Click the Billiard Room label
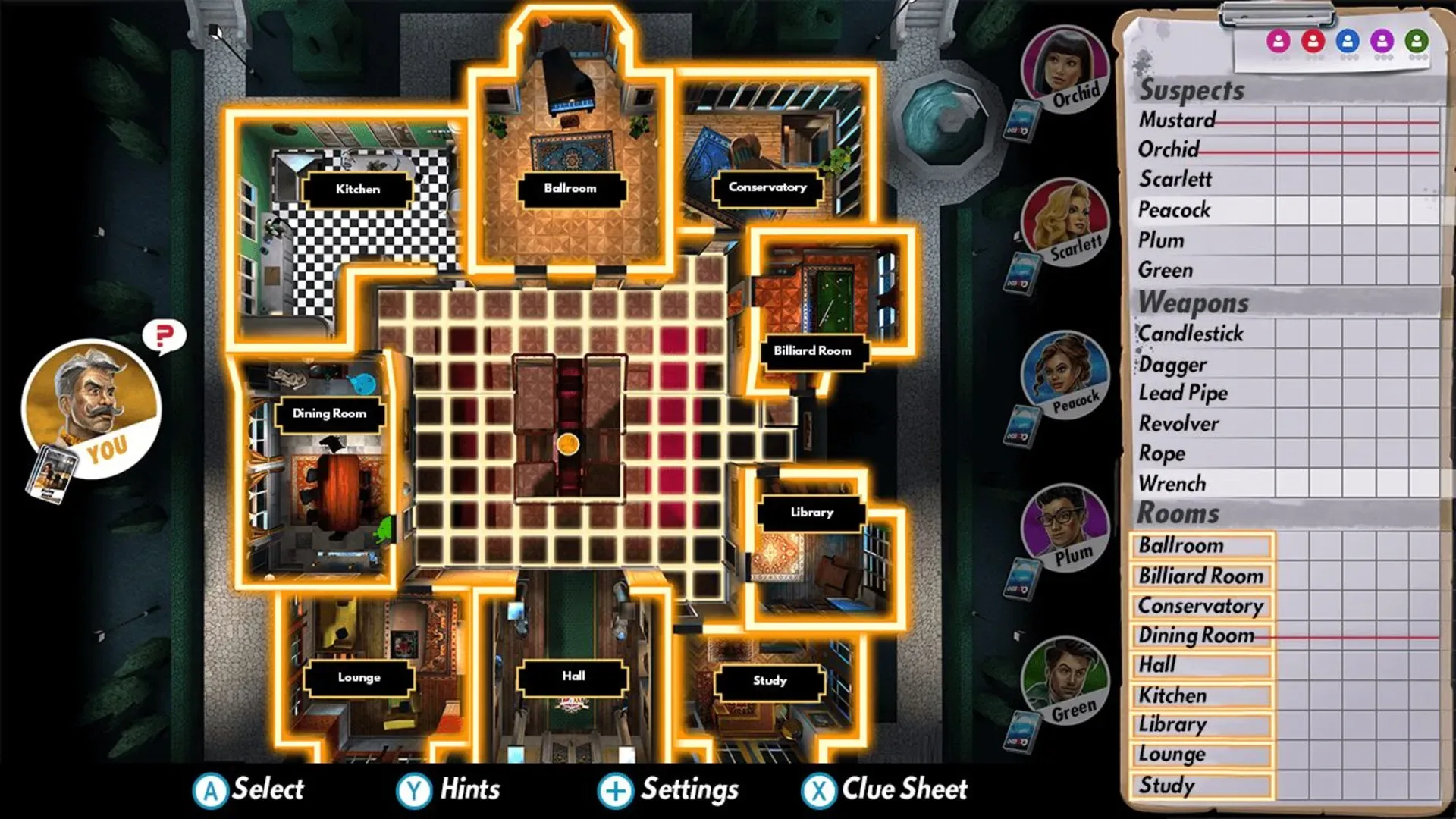The width and height of the screenshot is (1456, 819). 811,350
